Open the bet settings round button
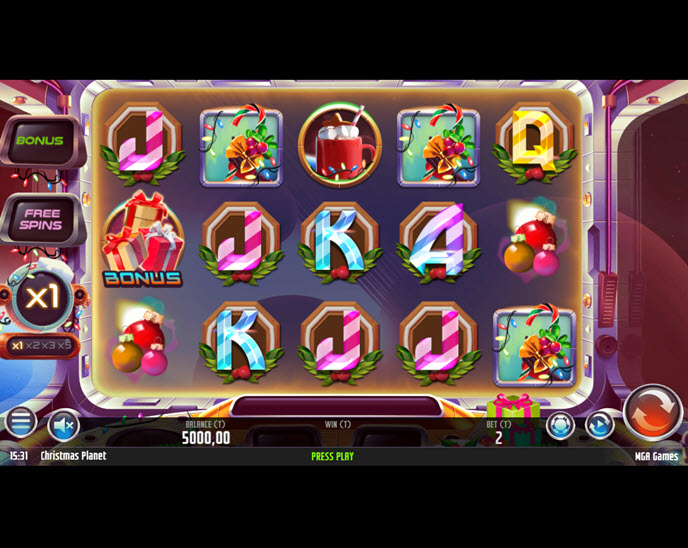Screen dimensions: 688x548 pyautogui.click(x=560, y=425)
